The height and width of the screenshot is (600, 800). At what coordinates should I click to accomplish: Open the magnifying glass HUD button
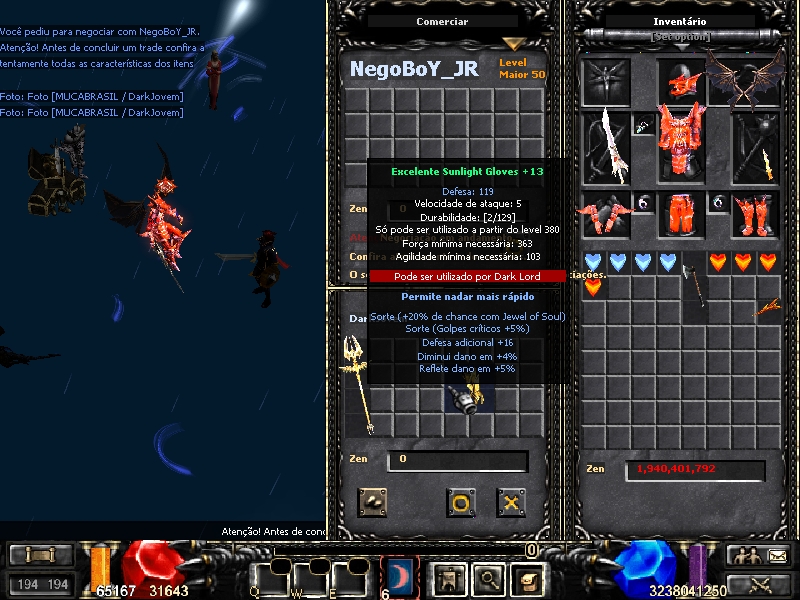click(487, 577)
